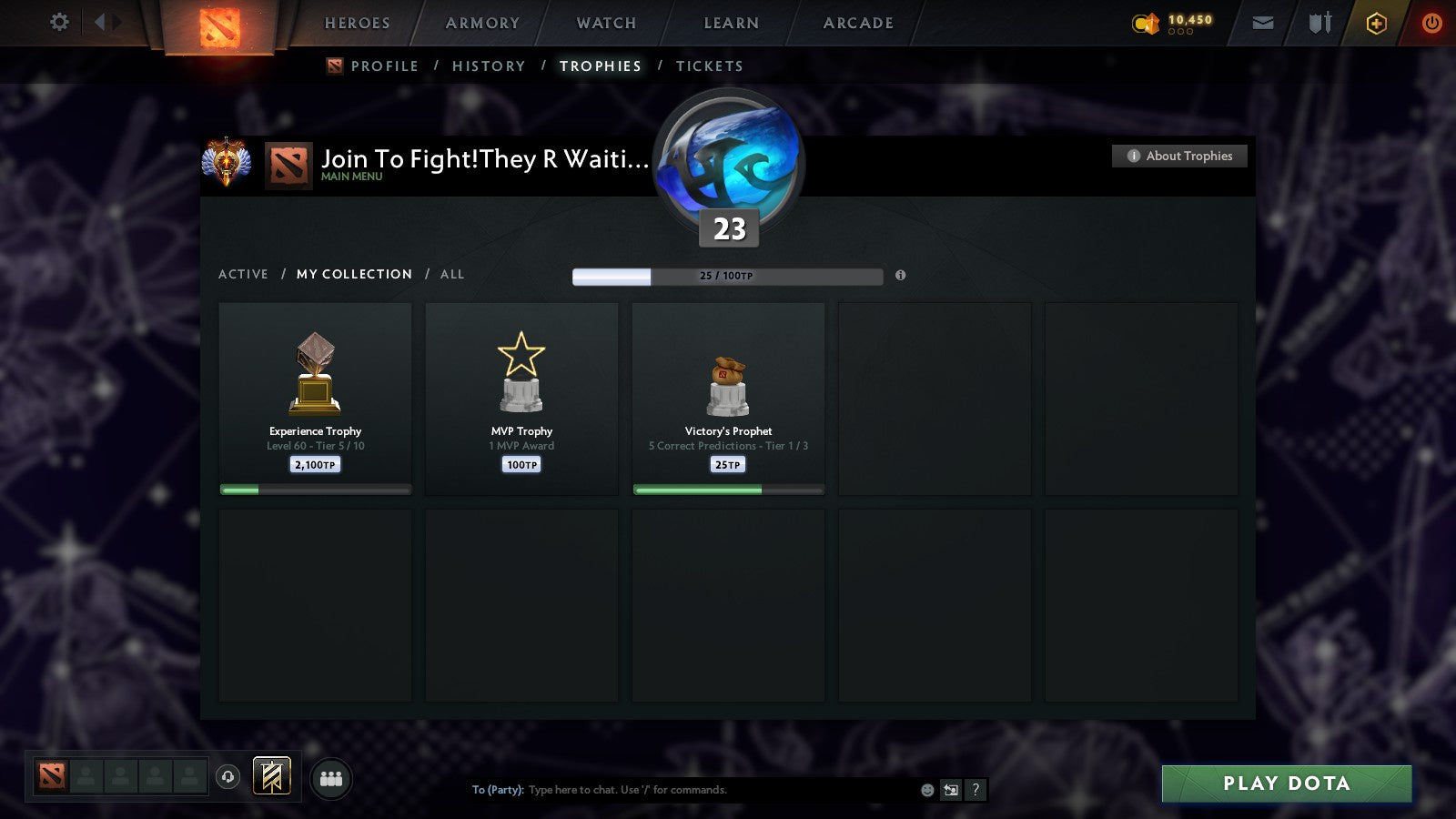The width and height of the screenshot is (1456, 819).
Task: Click the 25/100 TP progress bar
Action: click(x=726, y=275)
